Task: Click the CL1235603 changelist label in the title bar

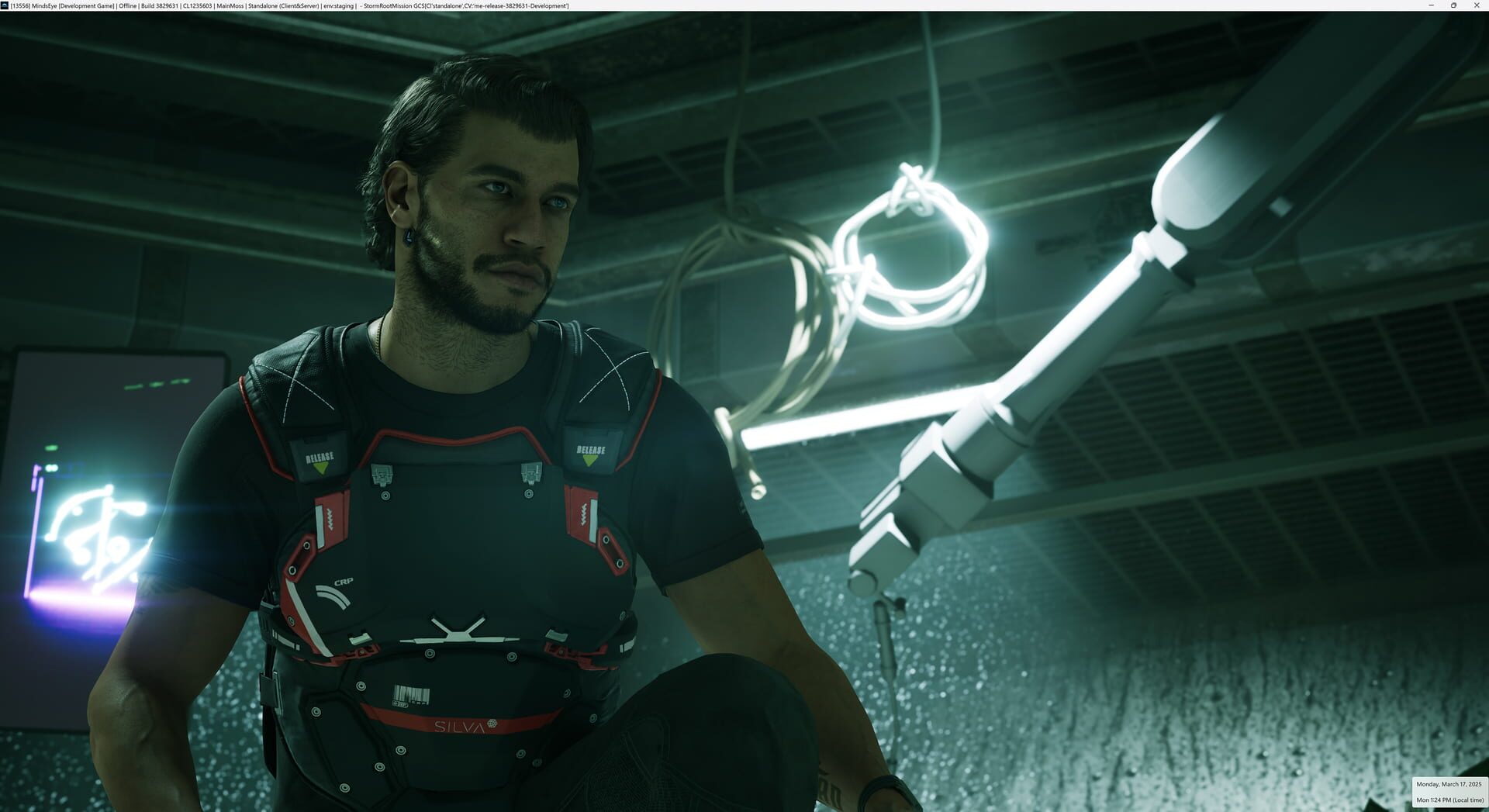Action: pos(199,5)
